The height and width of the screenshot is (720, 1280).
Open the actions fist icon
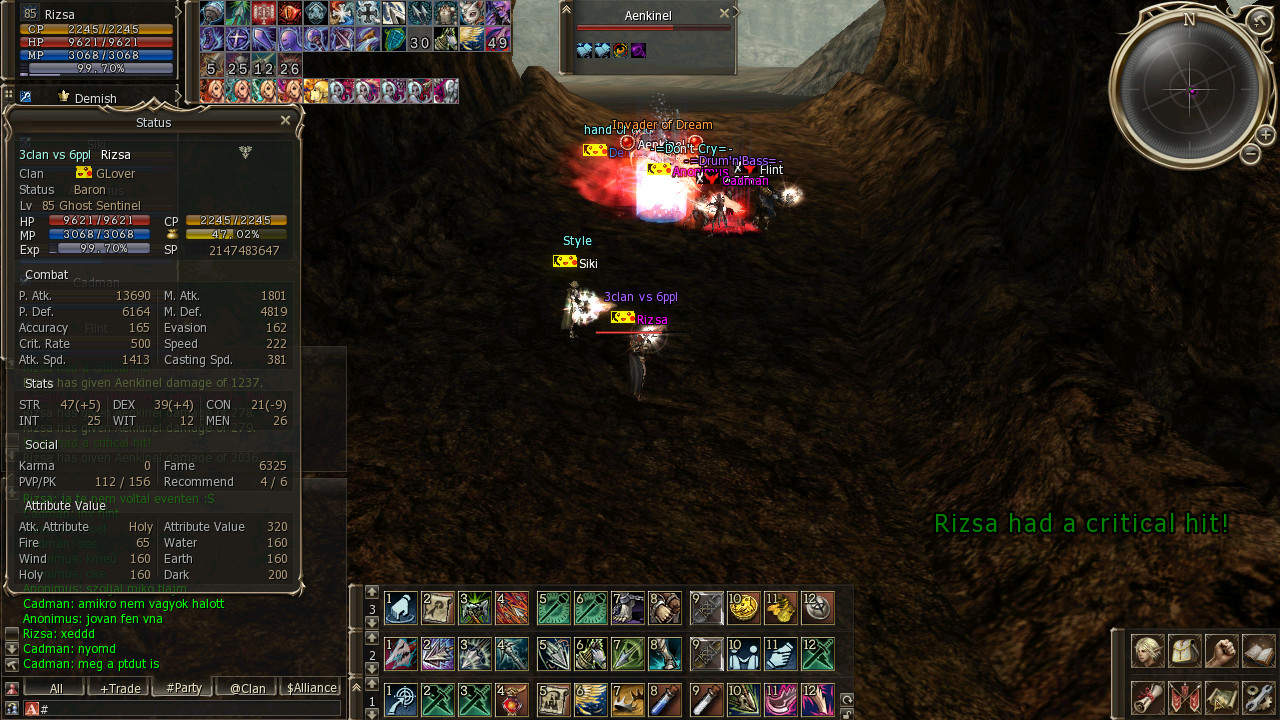[1222, 651]
